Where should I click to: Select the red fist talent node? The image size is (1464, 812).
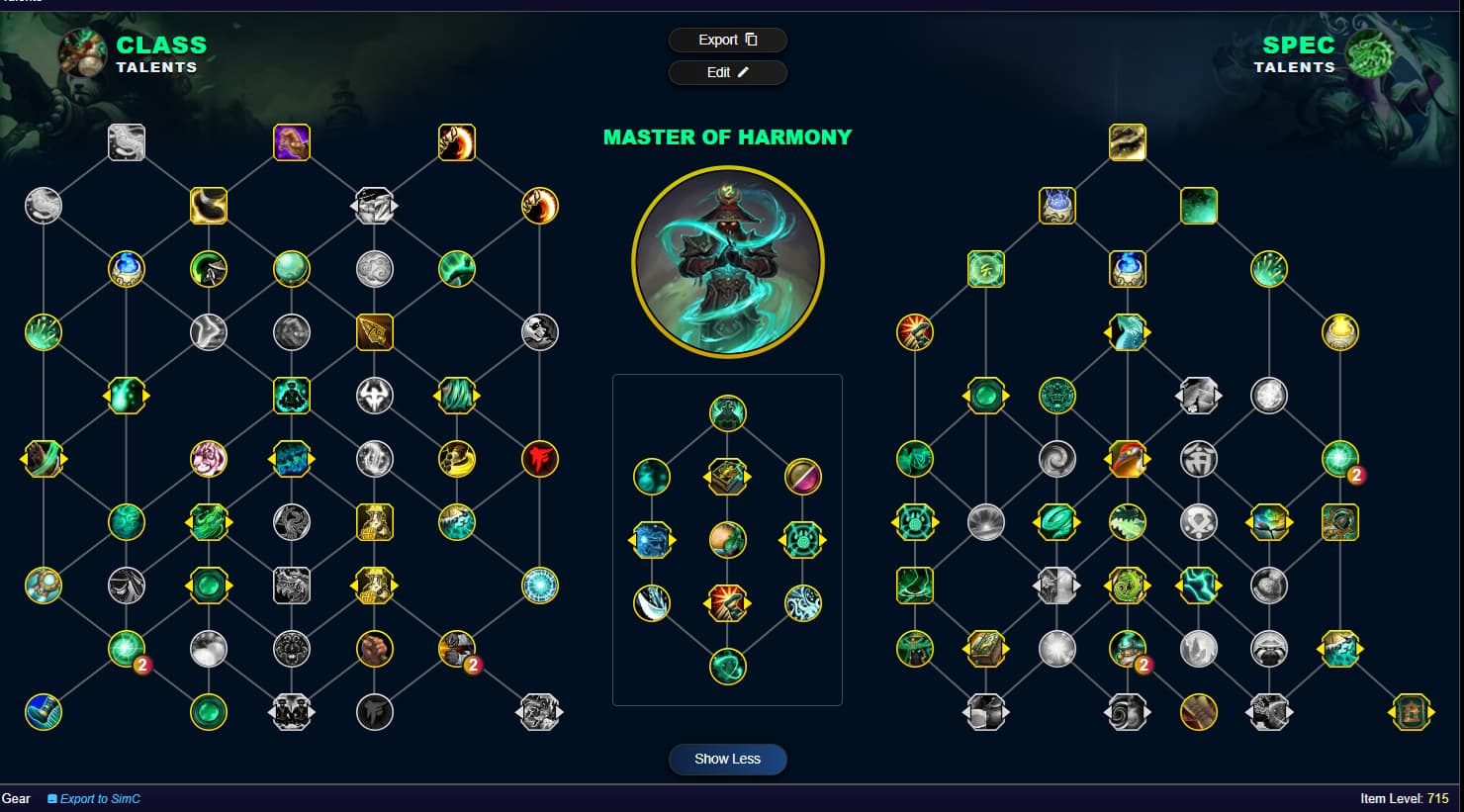(x=540, y=459)
